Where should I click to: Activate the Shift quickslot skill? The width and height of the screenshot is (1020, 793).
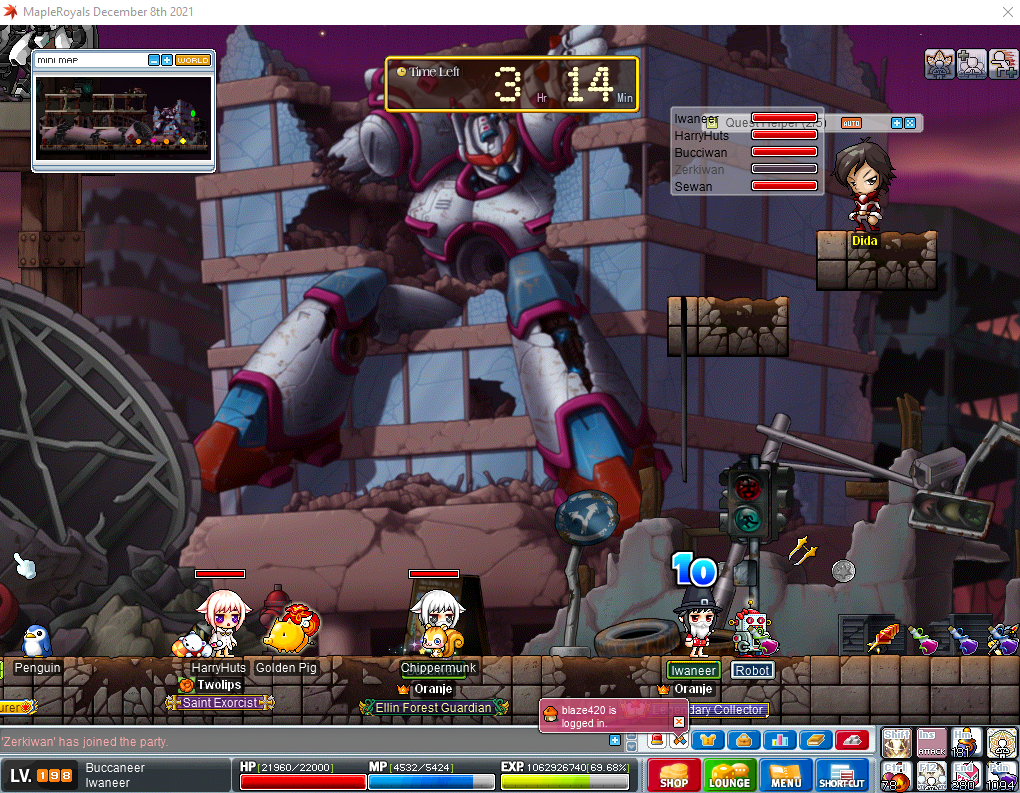[x=895, y=742]
